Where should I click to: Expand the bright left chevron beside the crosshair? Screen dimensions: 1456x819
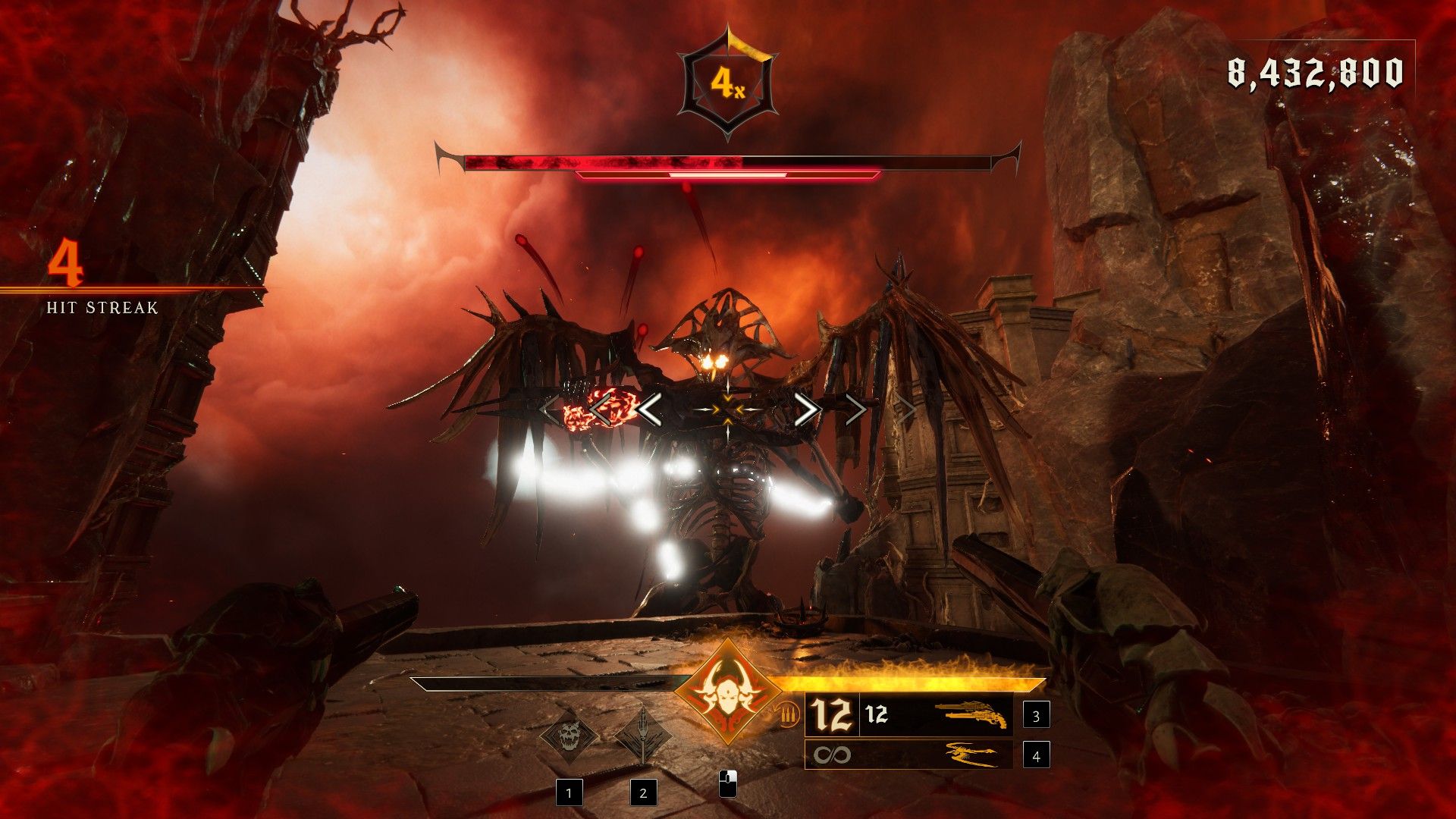coord(651,409)
